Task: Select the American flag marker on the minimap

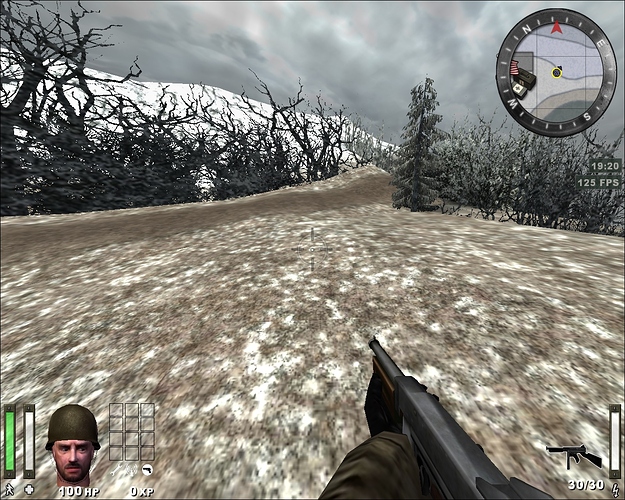Action: (x=516, y=69)
